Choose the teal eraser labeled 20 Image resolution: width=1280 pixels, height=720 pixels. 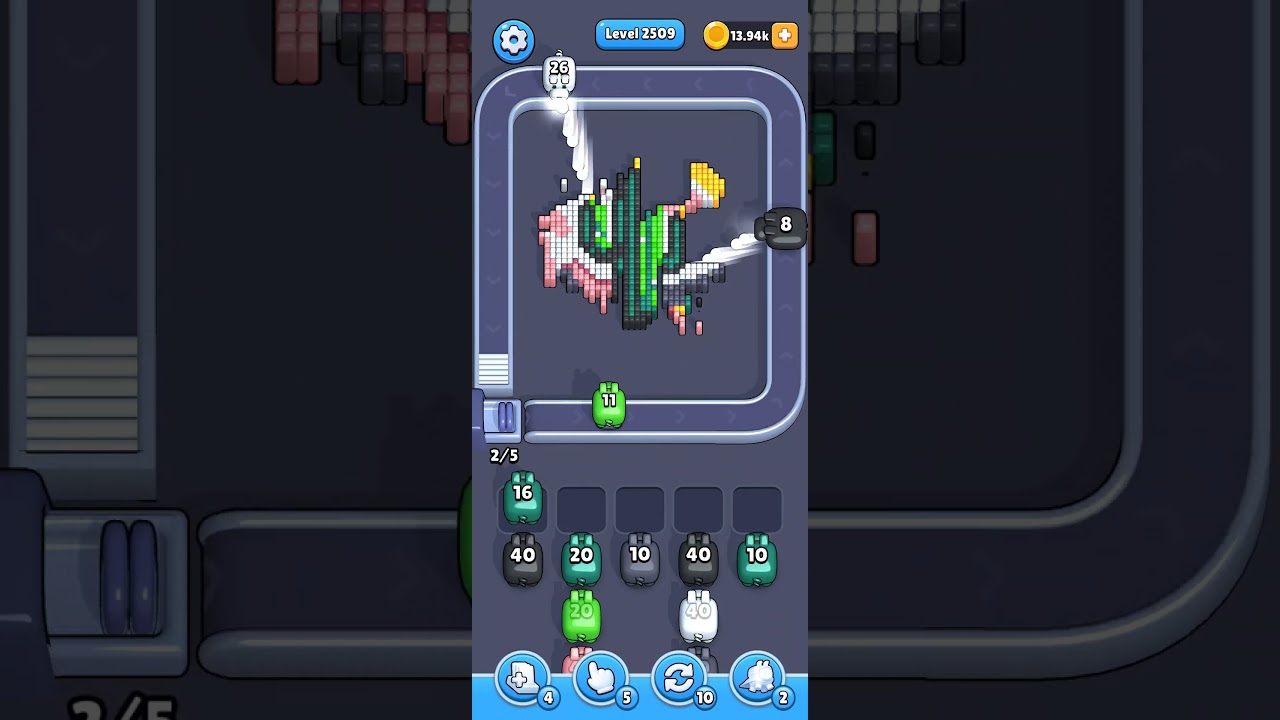(581, 556)
